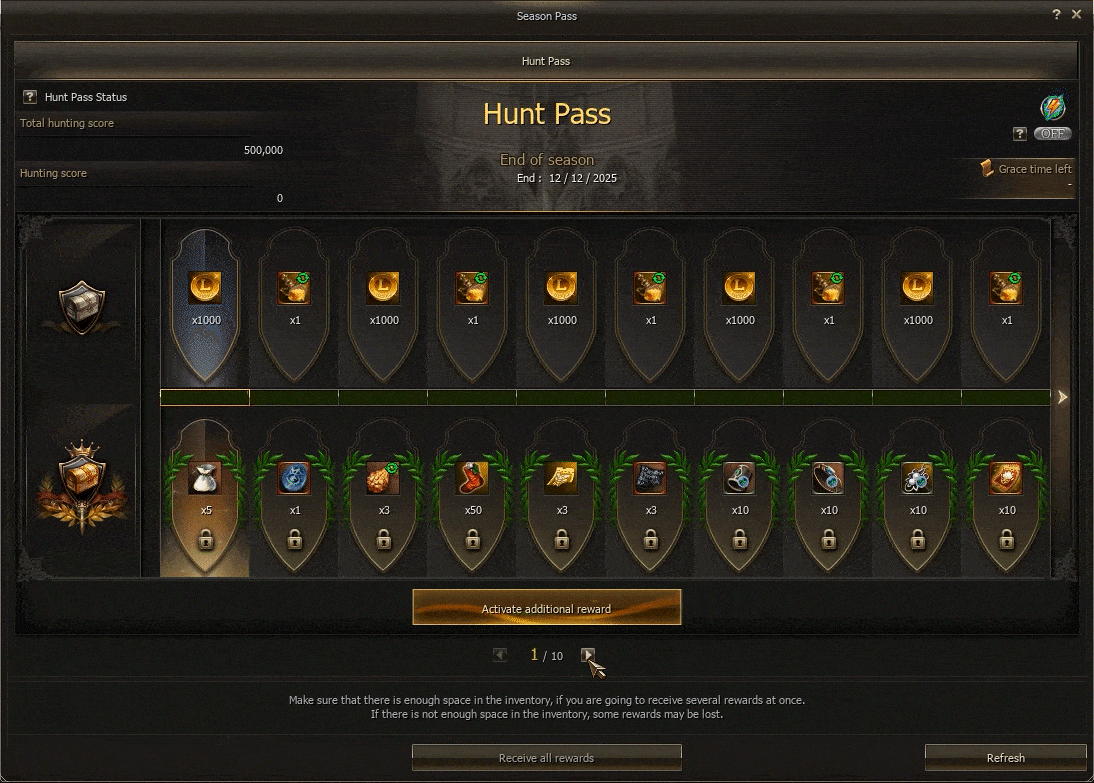Close the Season Pass window
This screenshot has height=783, width=1094.
click(x=1076, y=15)
